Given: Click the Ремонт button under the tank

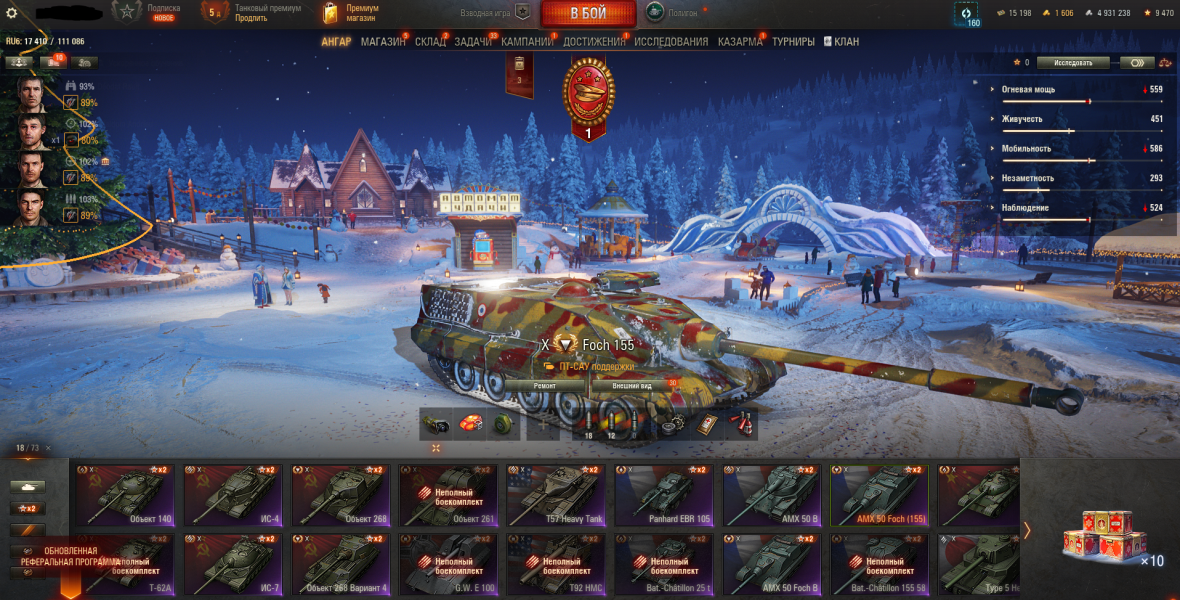Looking at the screenshot, I should pyautogui.click(x=545, y=384).
